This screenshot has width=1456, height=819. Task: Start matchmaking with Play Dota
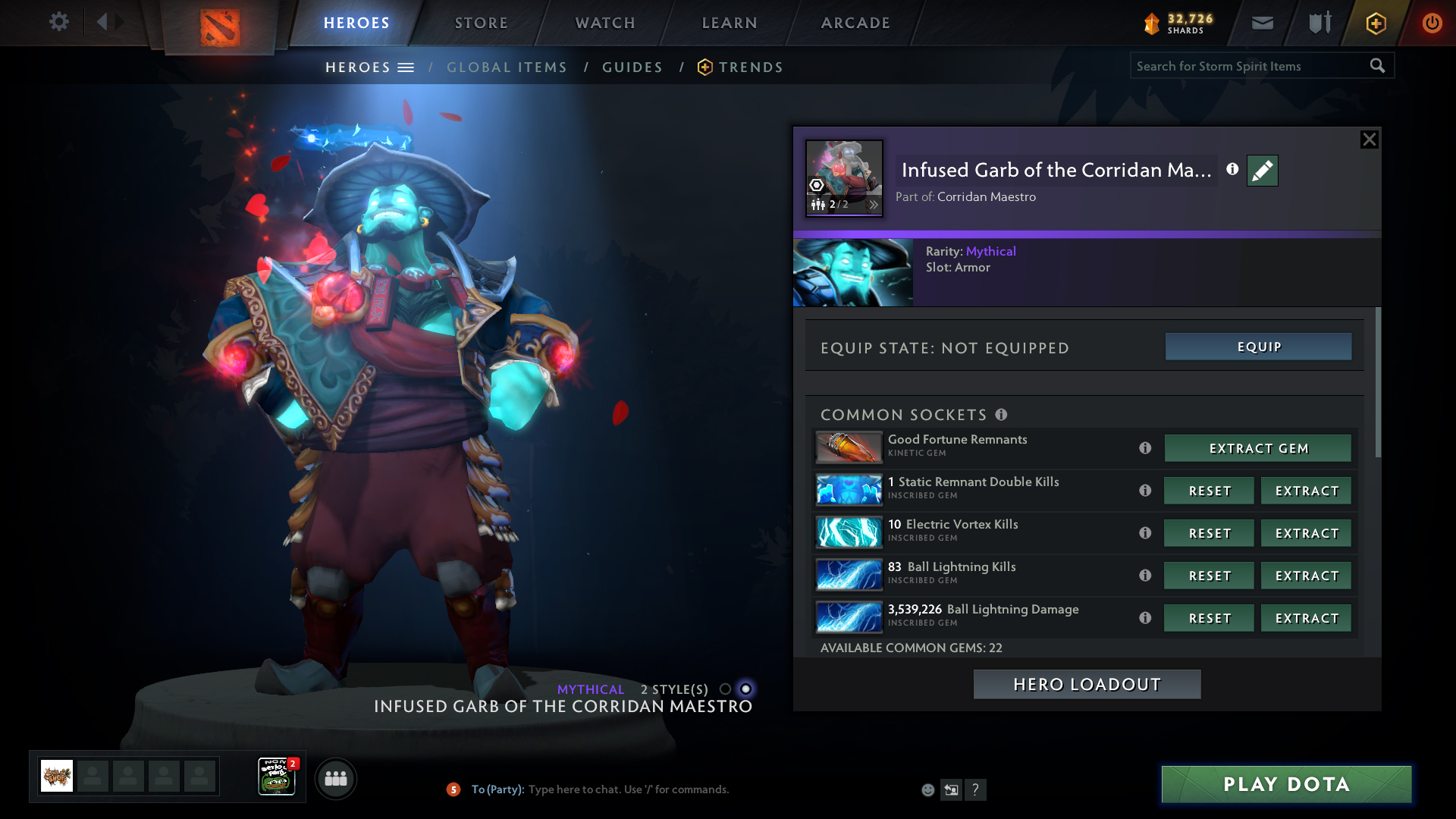[1286, 785]
